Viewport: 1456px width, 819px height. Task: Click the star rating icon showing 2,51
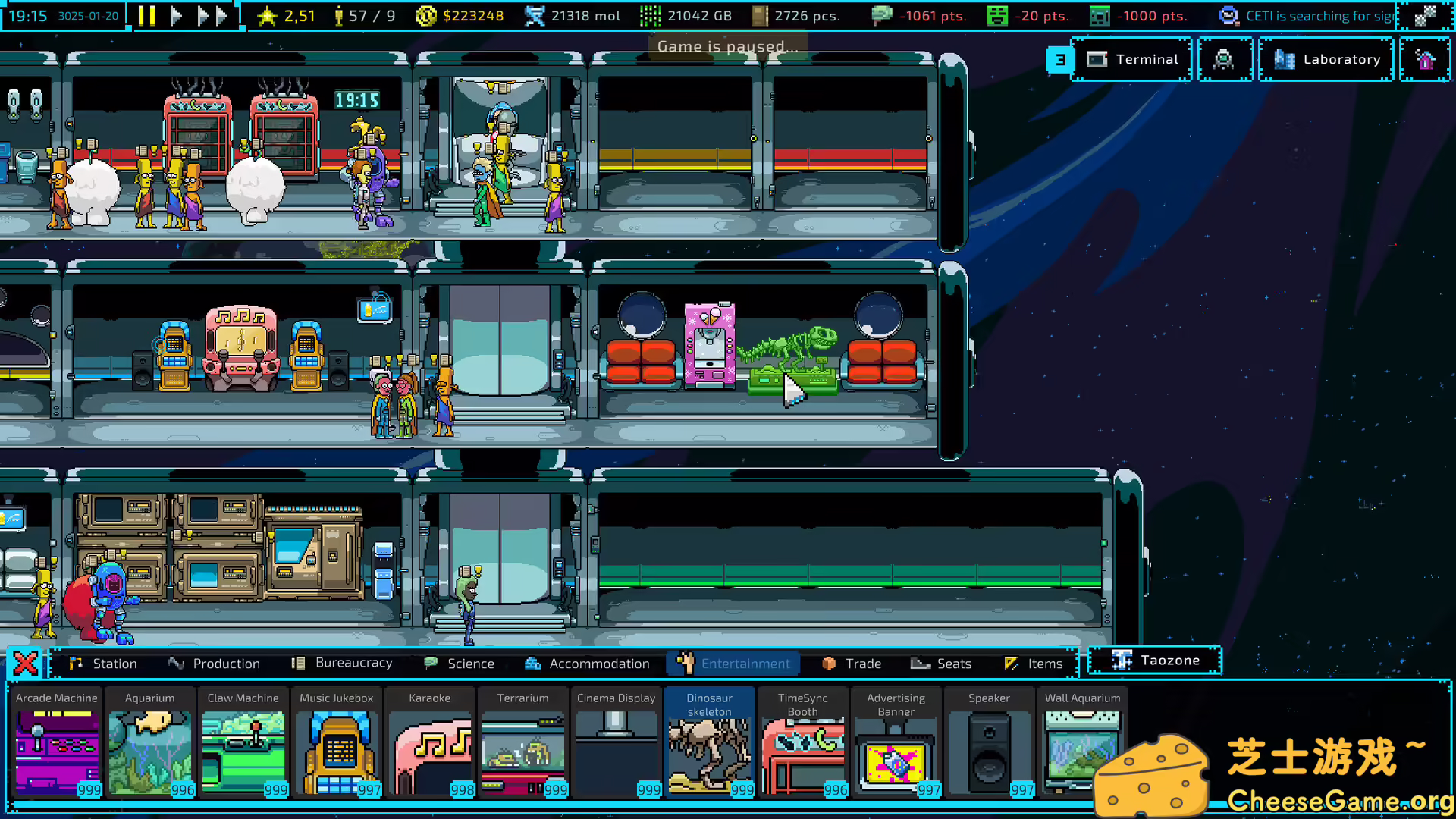269,15
